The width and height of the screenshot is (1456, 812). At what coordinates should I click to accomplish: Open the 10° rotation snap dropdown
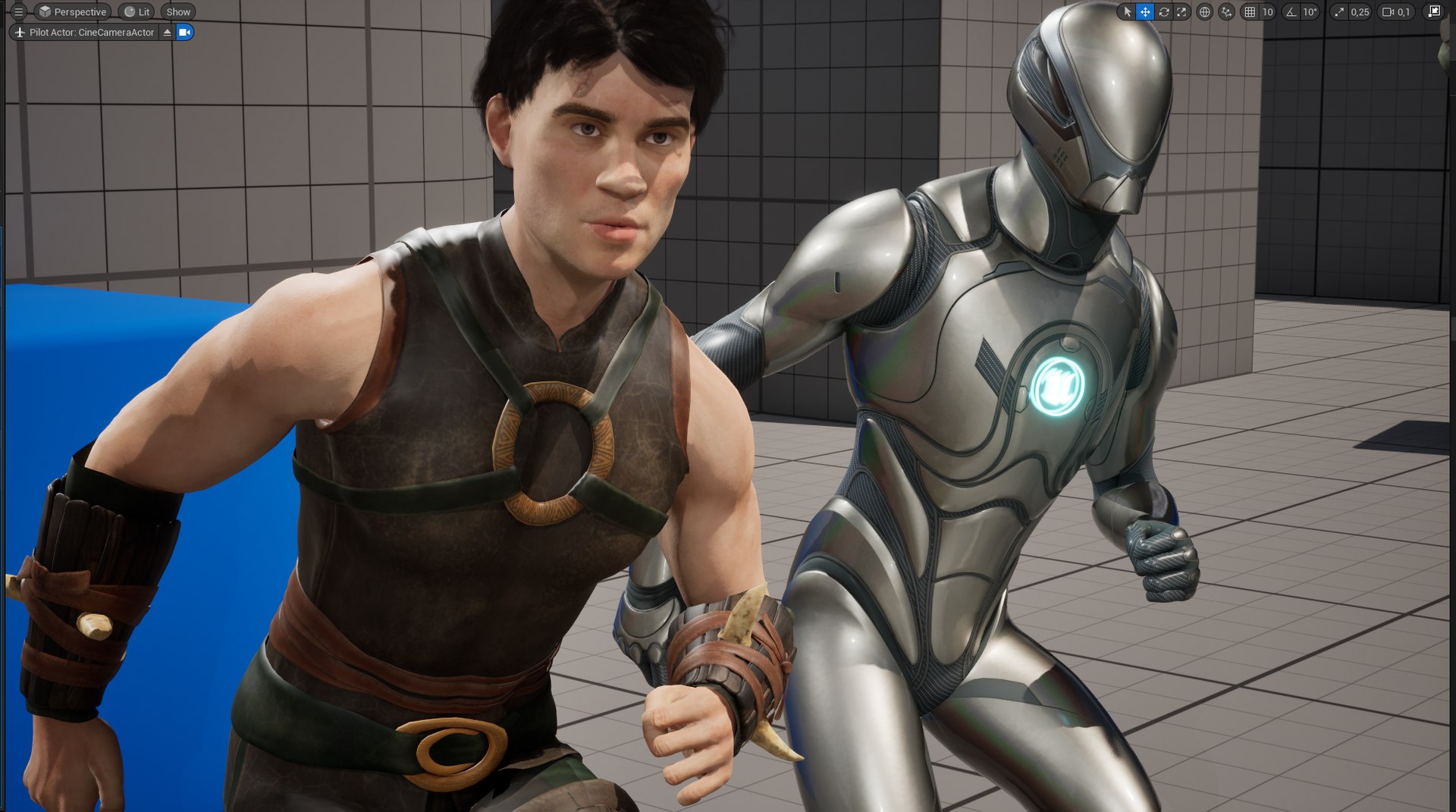pos(1310,12)
